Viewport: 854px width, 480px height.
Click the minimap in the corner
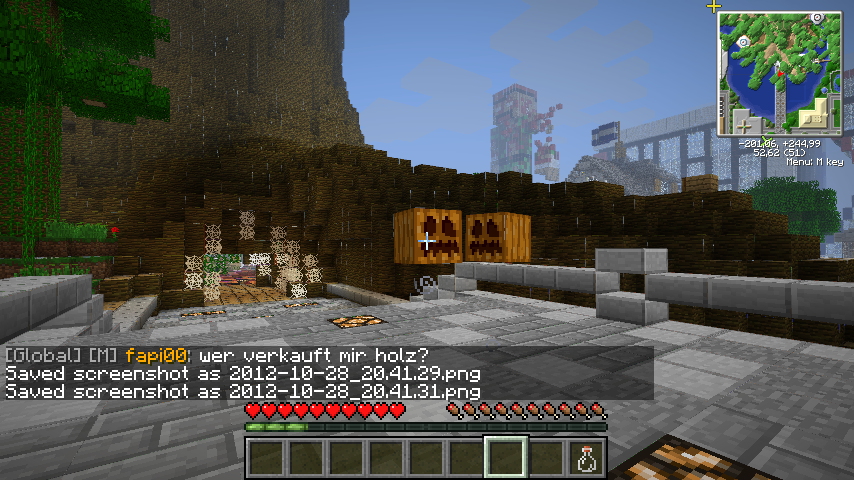point(779,73)
